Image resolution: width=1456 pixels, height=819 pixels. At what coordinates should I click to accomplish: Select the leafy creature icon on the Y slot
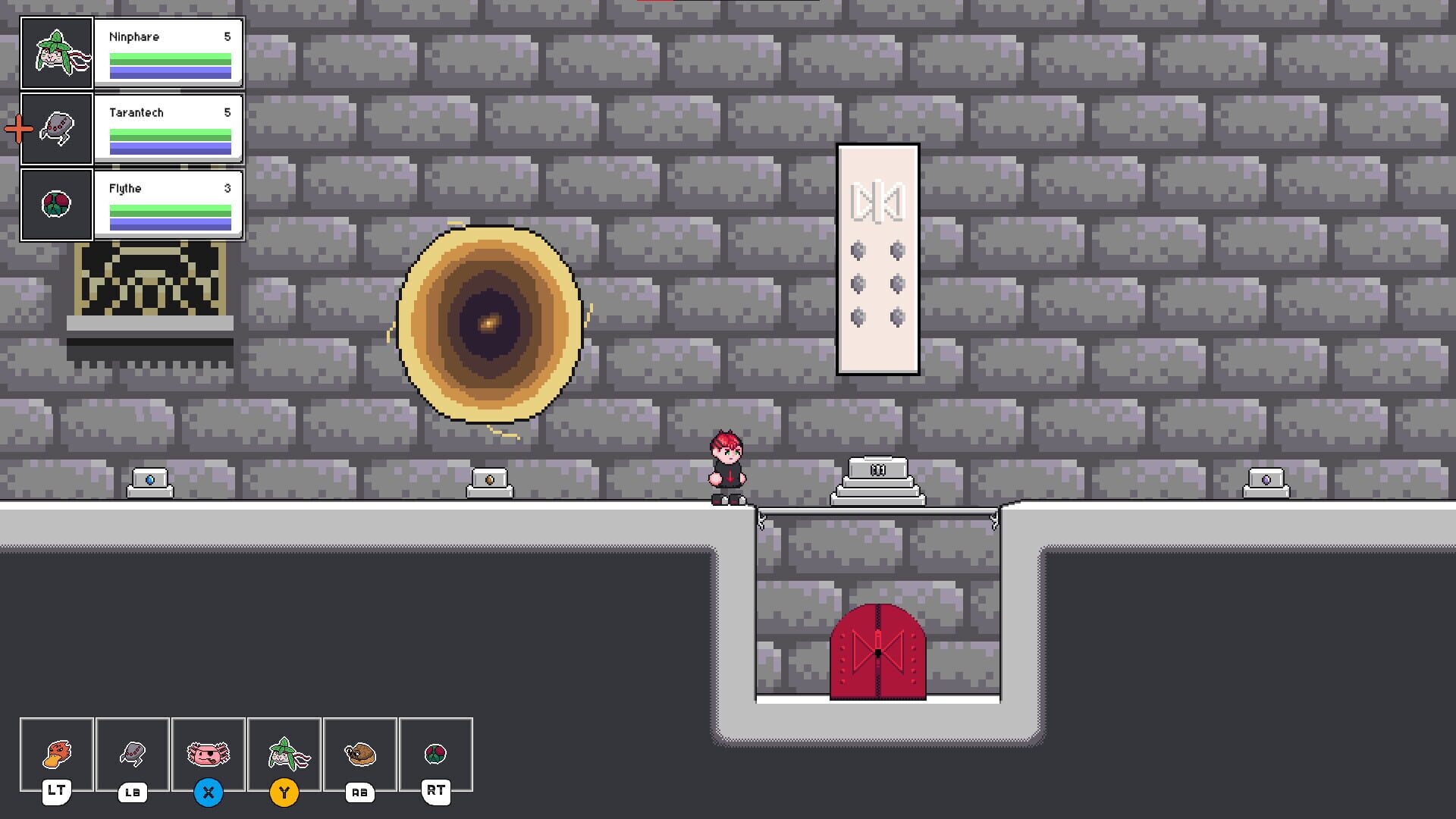coord(284,754)
